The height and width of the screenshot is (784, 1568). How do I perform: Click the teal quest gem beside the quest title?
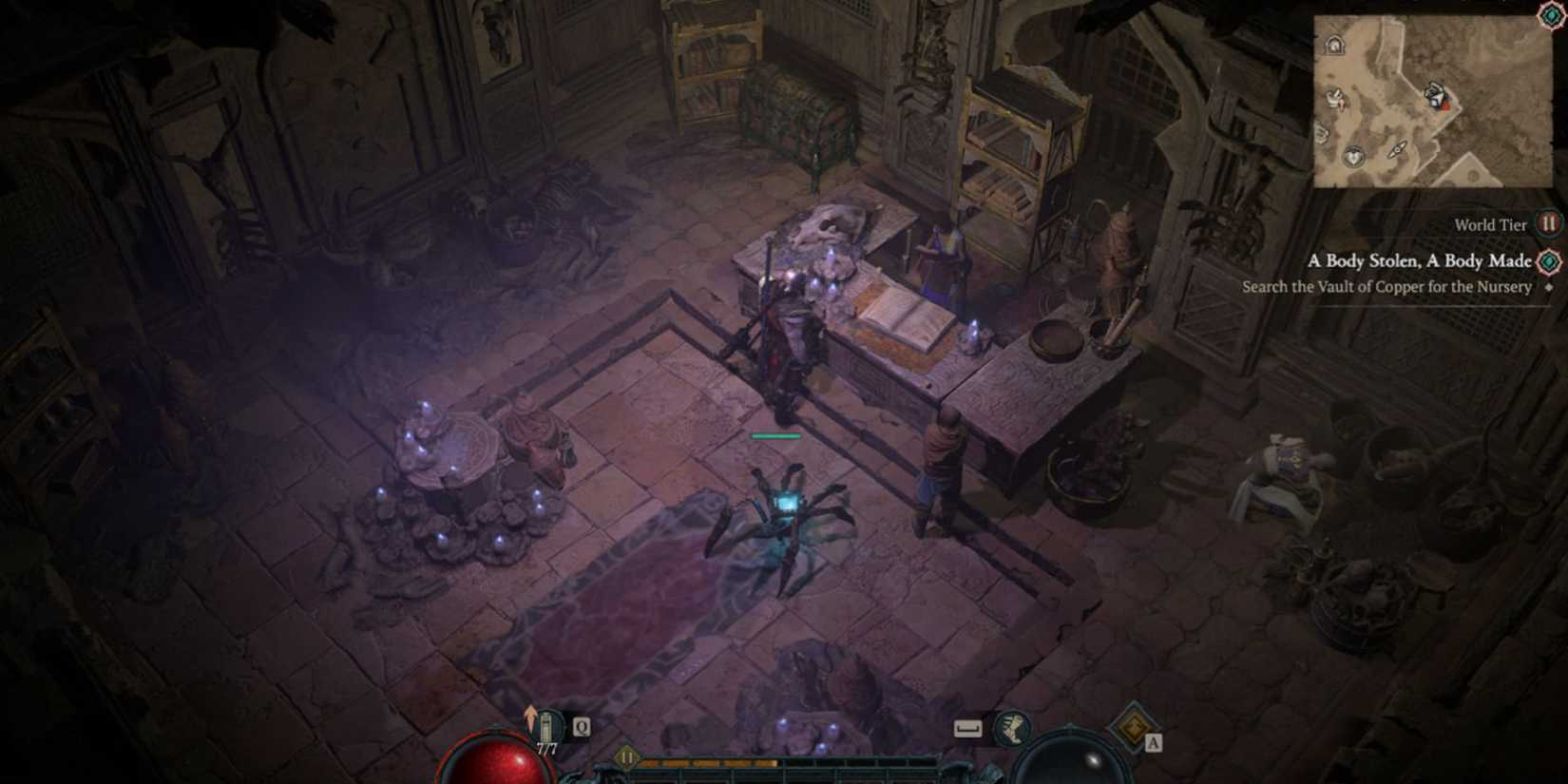pos(1547,260)
